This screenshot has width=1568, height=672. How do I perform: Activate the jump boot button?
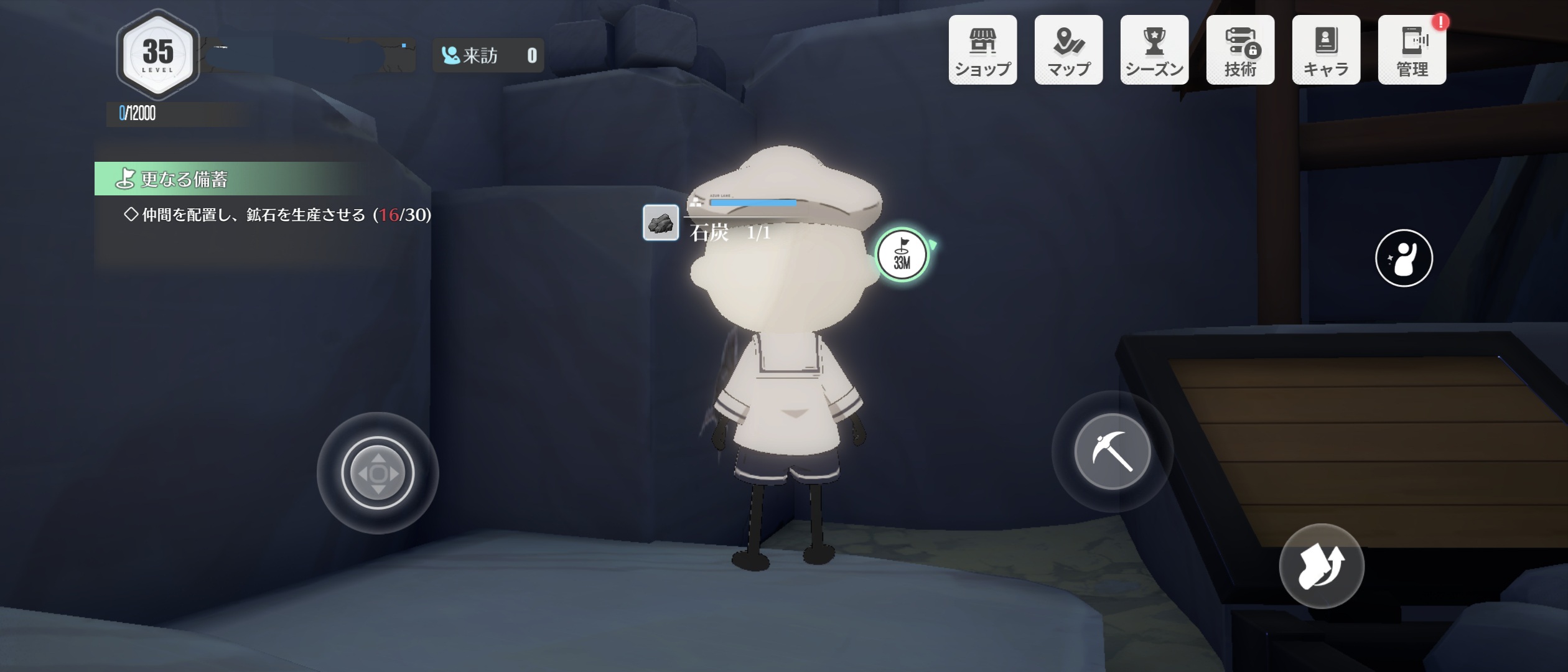[x=1321, y=566]
